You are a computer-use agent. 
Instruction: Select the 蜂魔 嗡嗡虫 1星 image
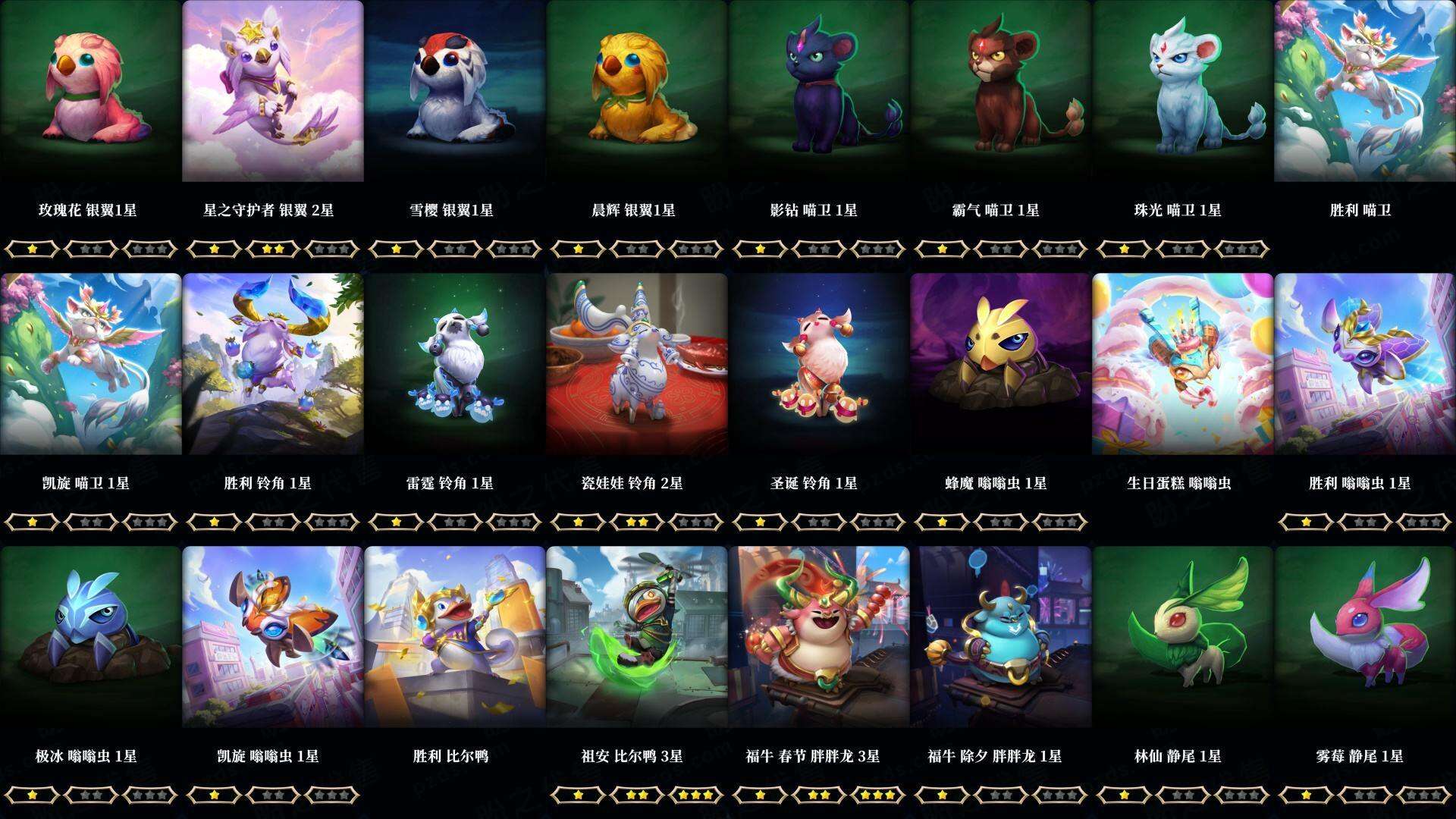point(1001,372)
